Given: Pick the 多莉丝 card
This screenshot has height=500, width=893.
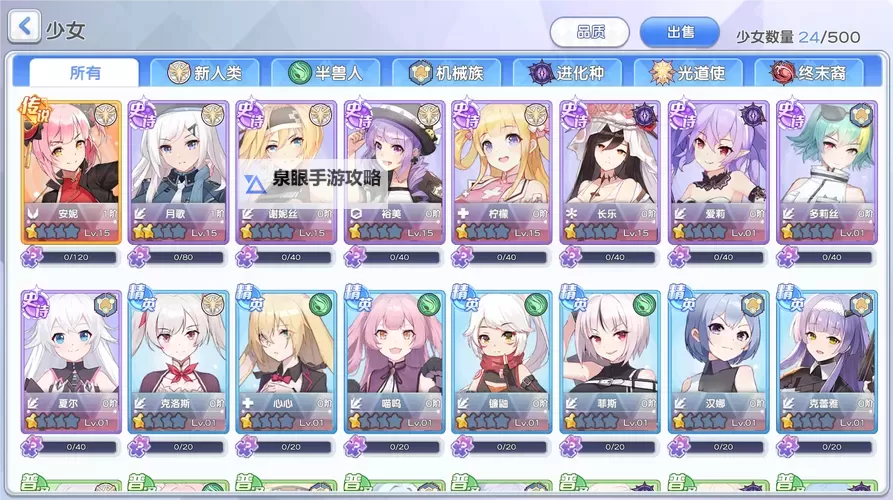Looking at the screenshot, I should pos(826,172).
